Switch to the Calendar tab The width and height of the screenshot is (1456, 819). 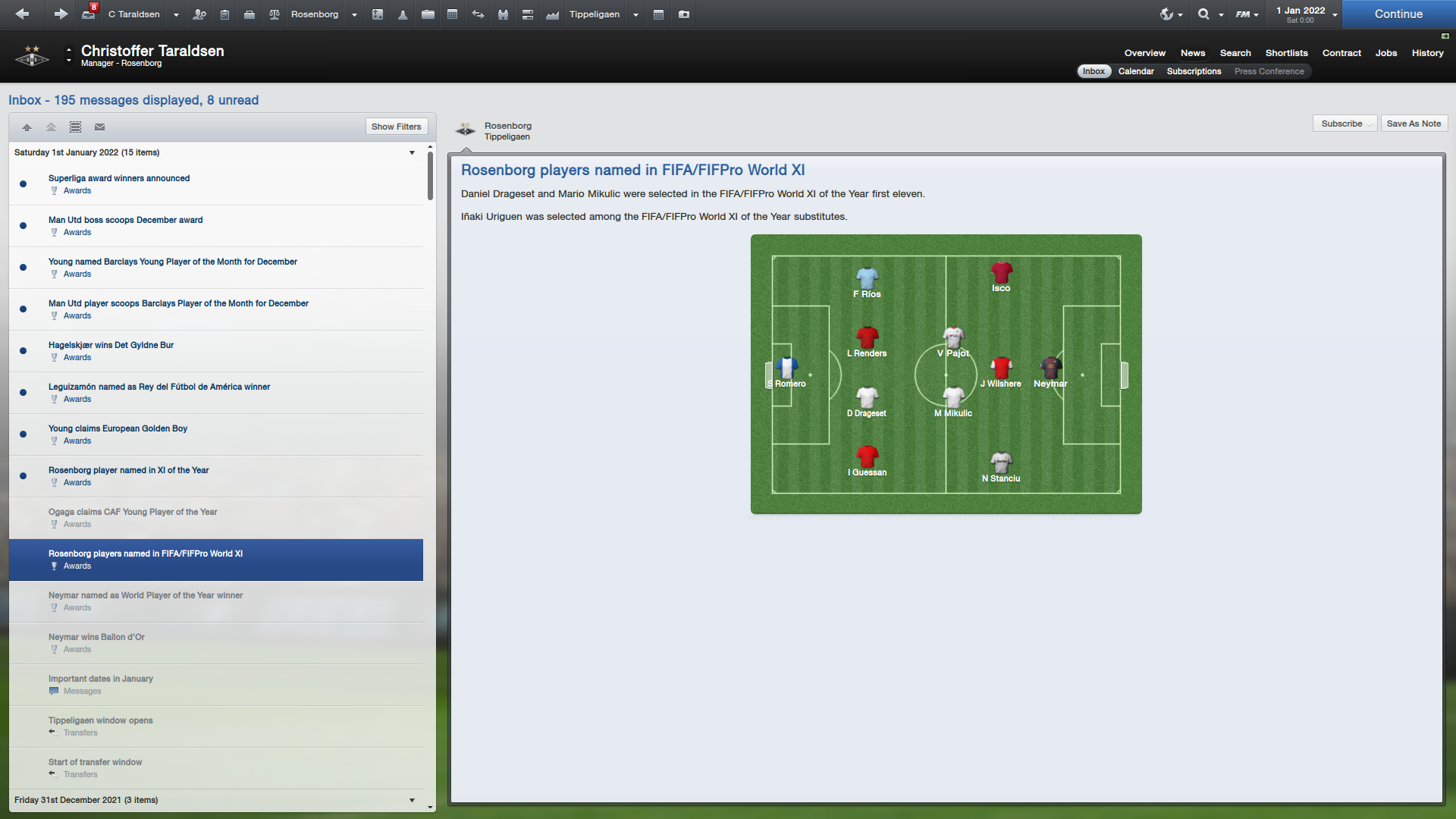tap(1135, 71)
